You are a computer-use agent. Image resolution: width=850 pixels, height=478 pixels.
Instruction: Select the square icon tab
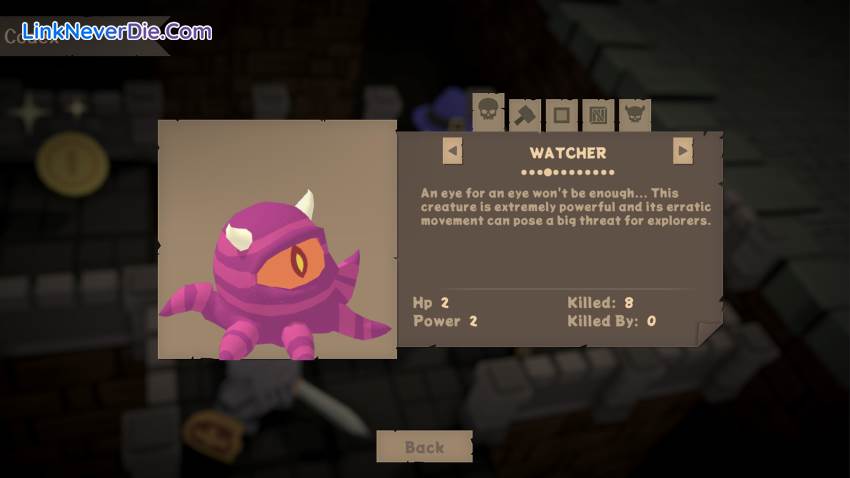(561, 115)
